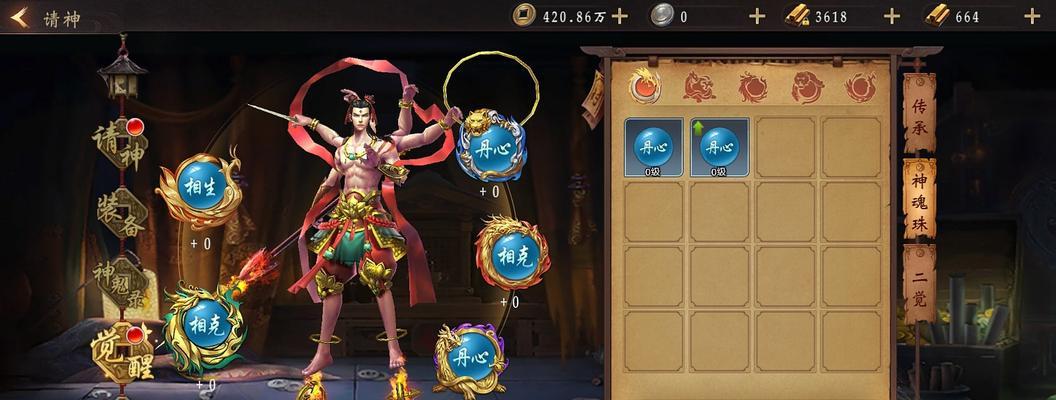Open the 请神 side tab
Viewport: 1056px width, 400px height.
click(x=119, y=144)
